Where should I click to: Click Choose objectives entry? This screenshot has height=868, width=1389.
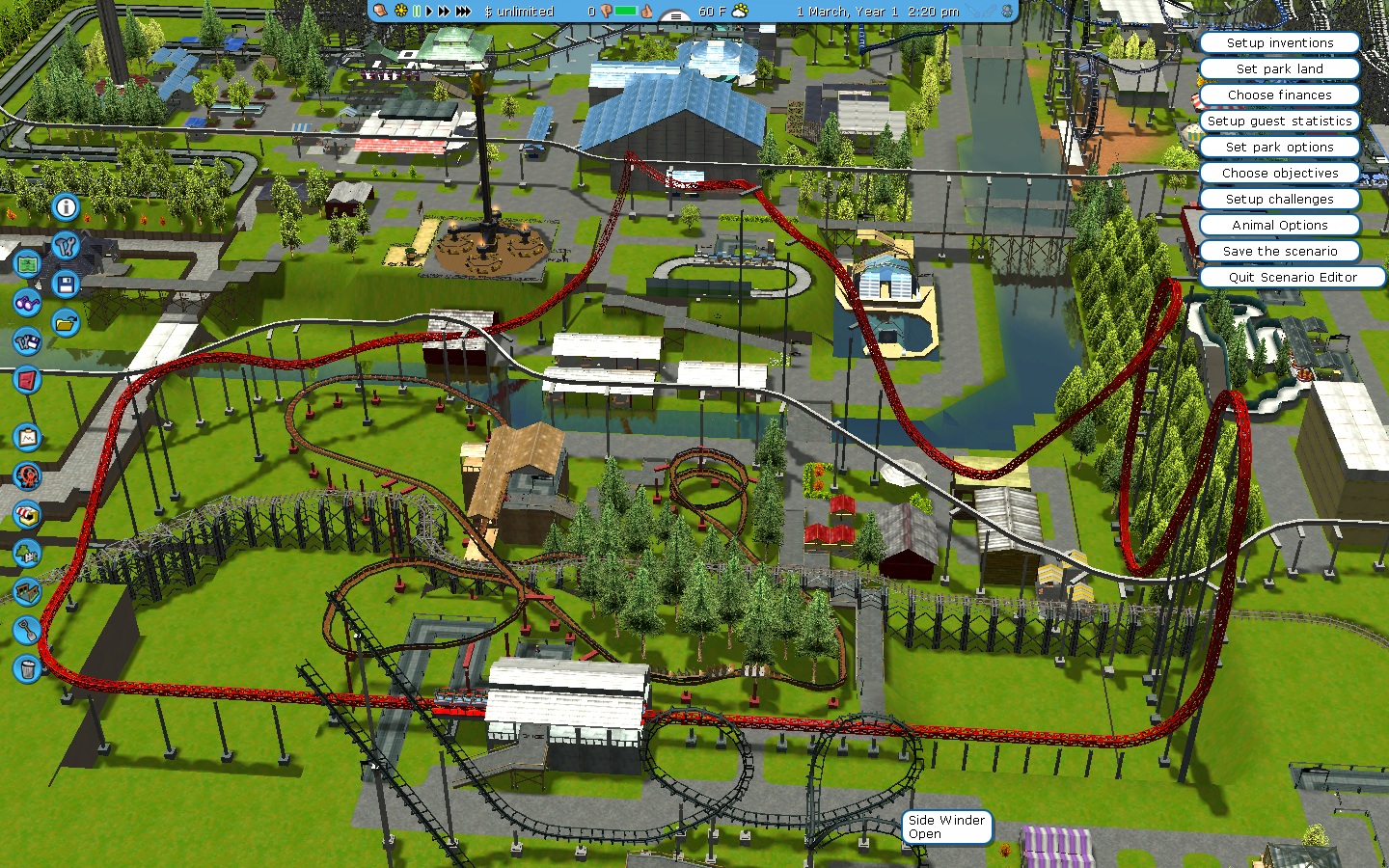coord(1279,174)
